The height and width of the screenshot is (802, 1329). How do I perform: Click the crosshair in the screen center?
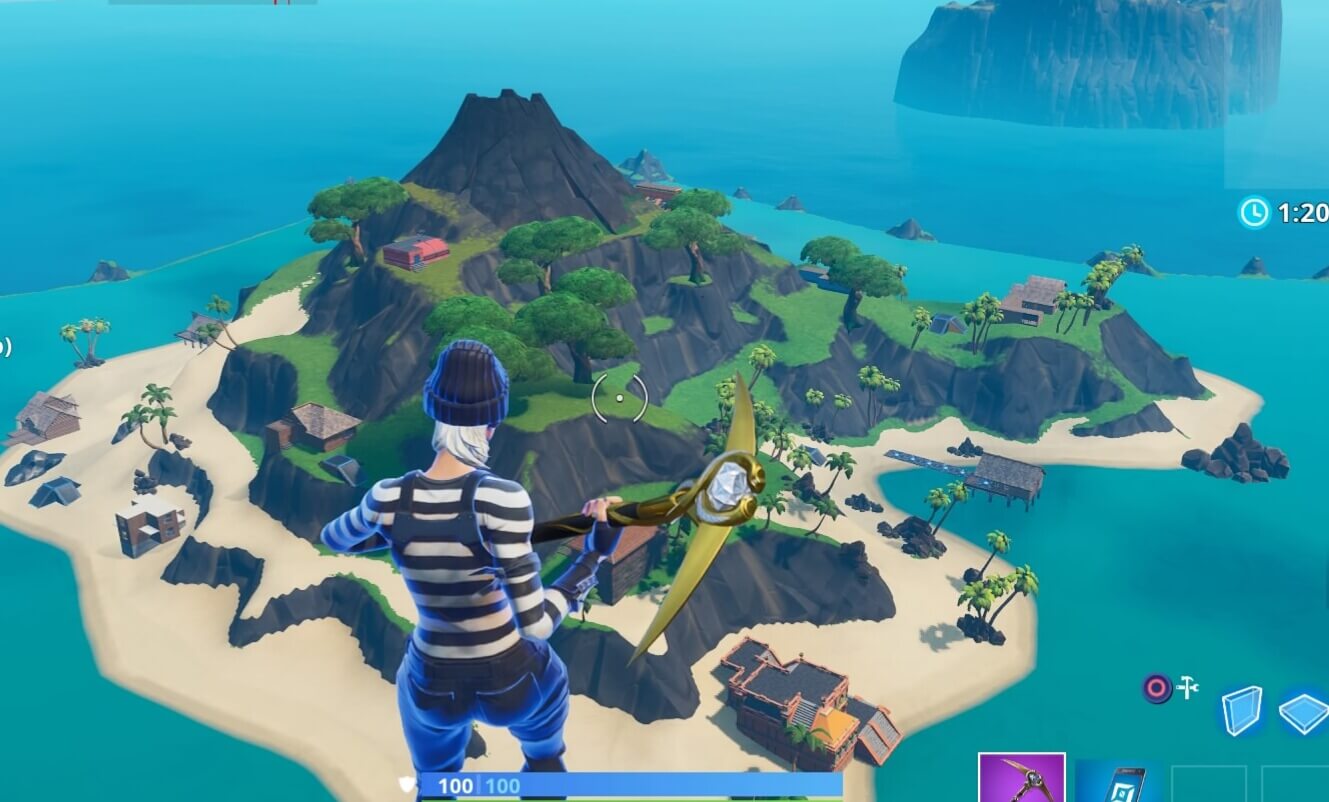pyautogui.click(x=619, y=397)
